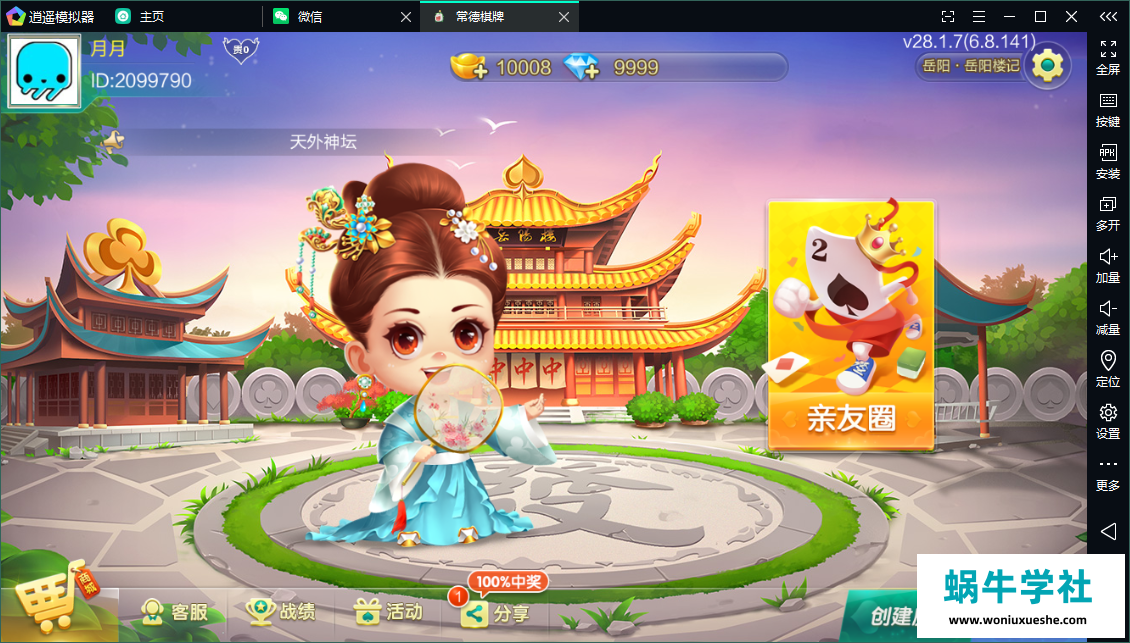1130x643 pixels.
Task: Add more diamonds
Action: 581,67
